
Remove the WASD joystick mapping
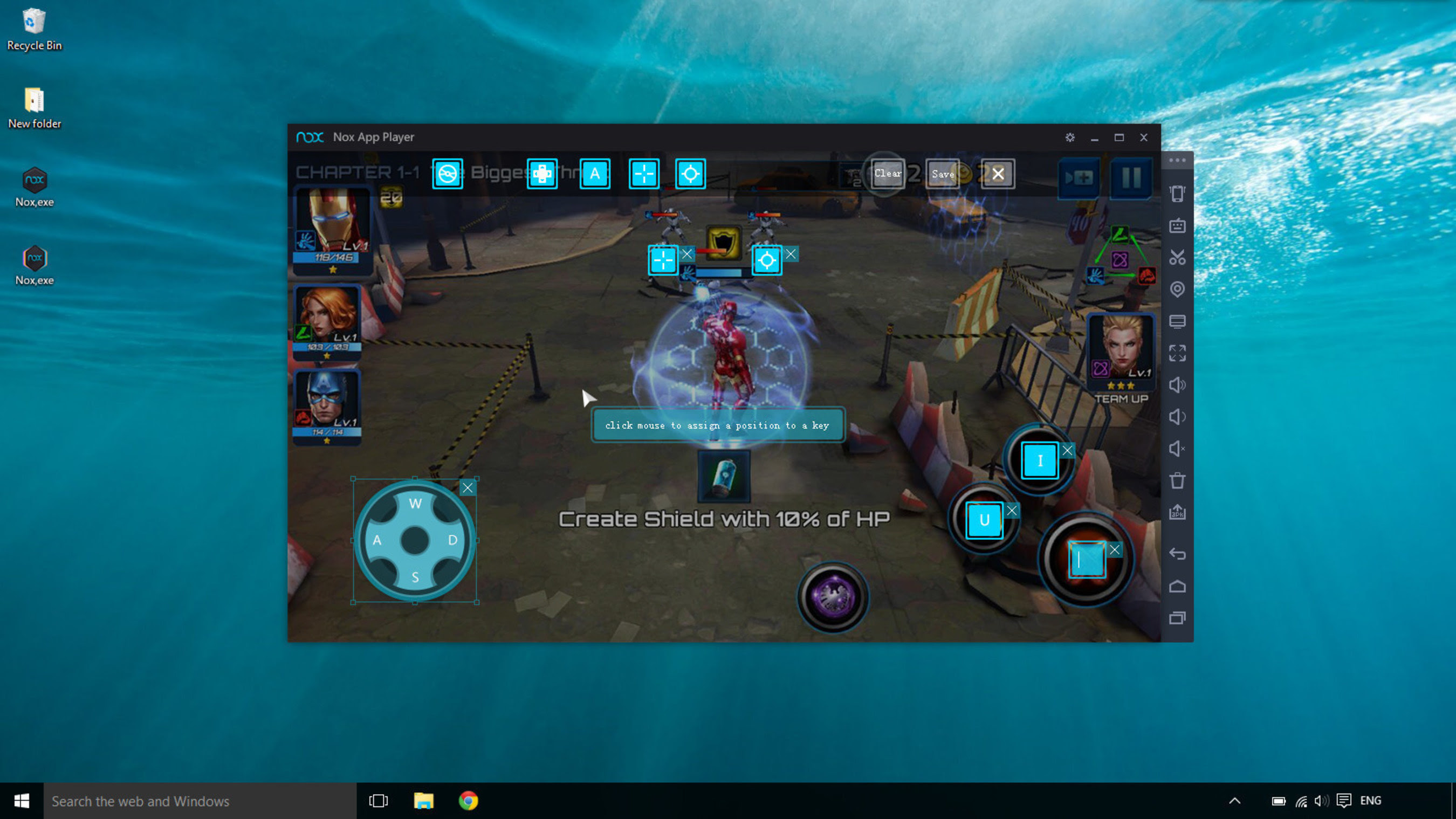(468, 488)
